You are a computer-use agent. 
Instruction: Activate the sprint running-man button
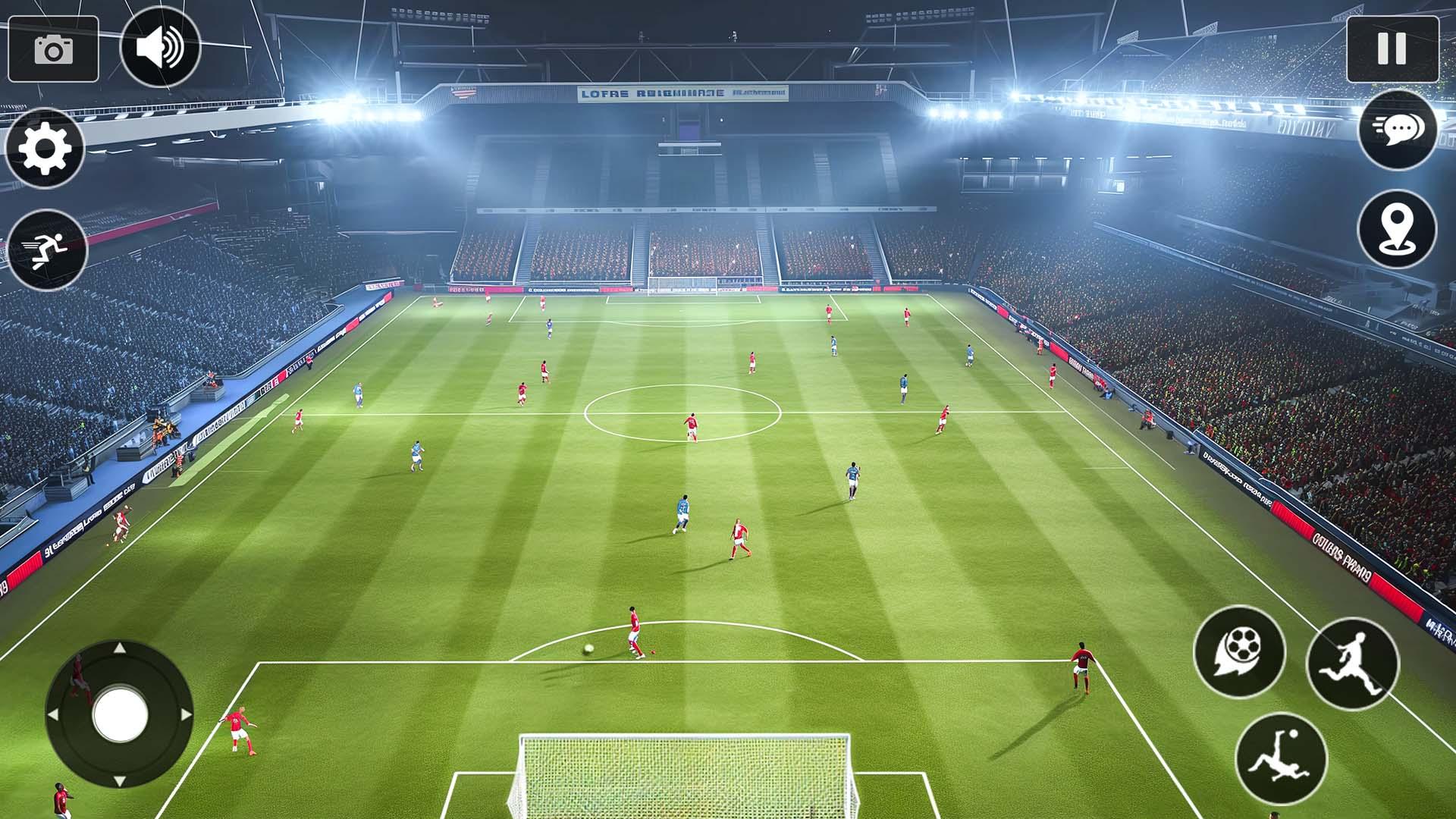[x=47, y=249]
